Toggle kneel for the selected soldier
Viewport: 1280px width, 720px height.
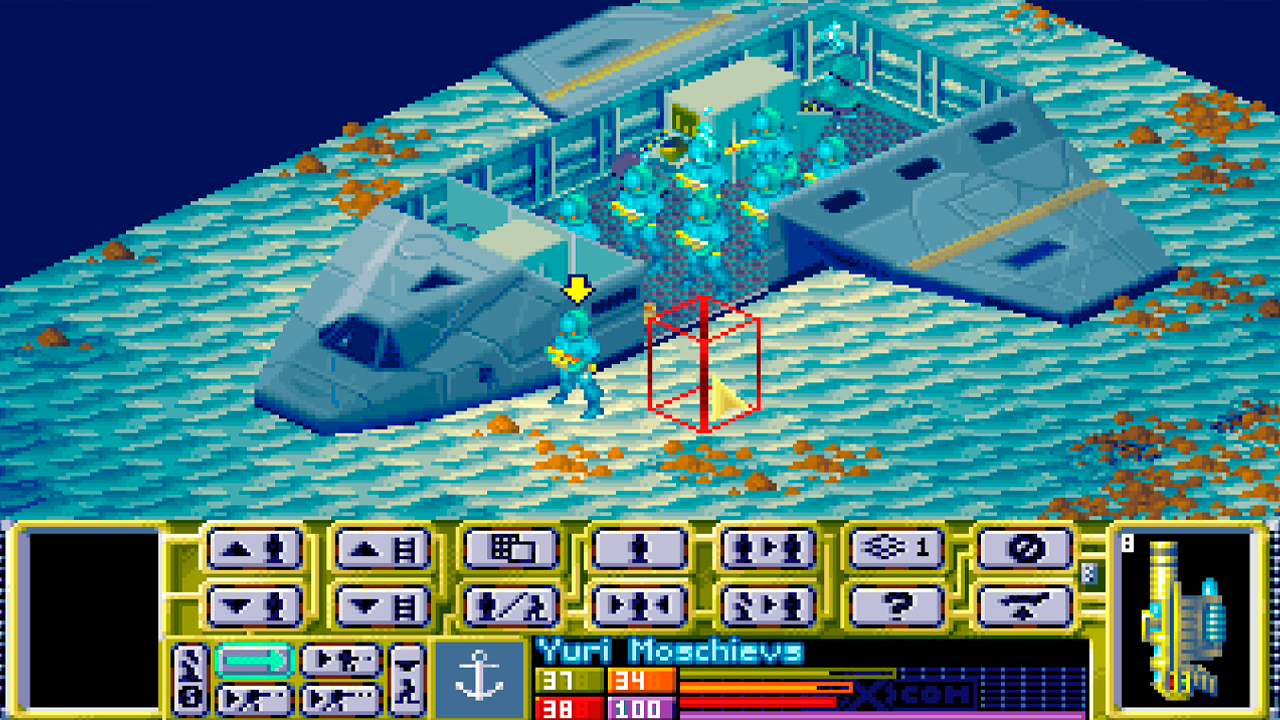pyautogui.click(x=509, y=605)
